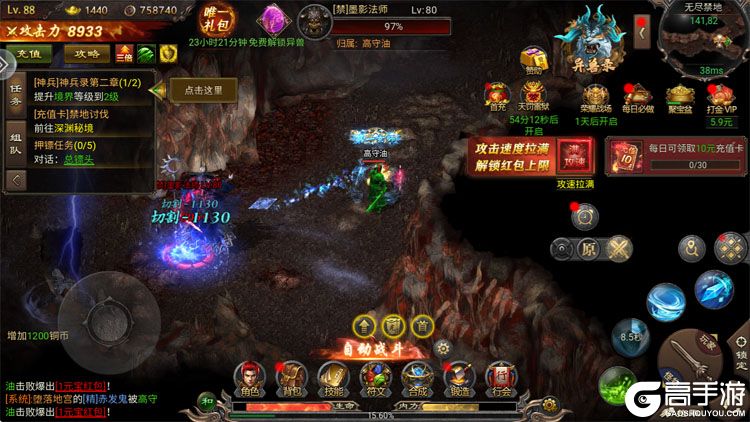
Task: Open the 角色 character menu
Action: (x=247, y=377)
